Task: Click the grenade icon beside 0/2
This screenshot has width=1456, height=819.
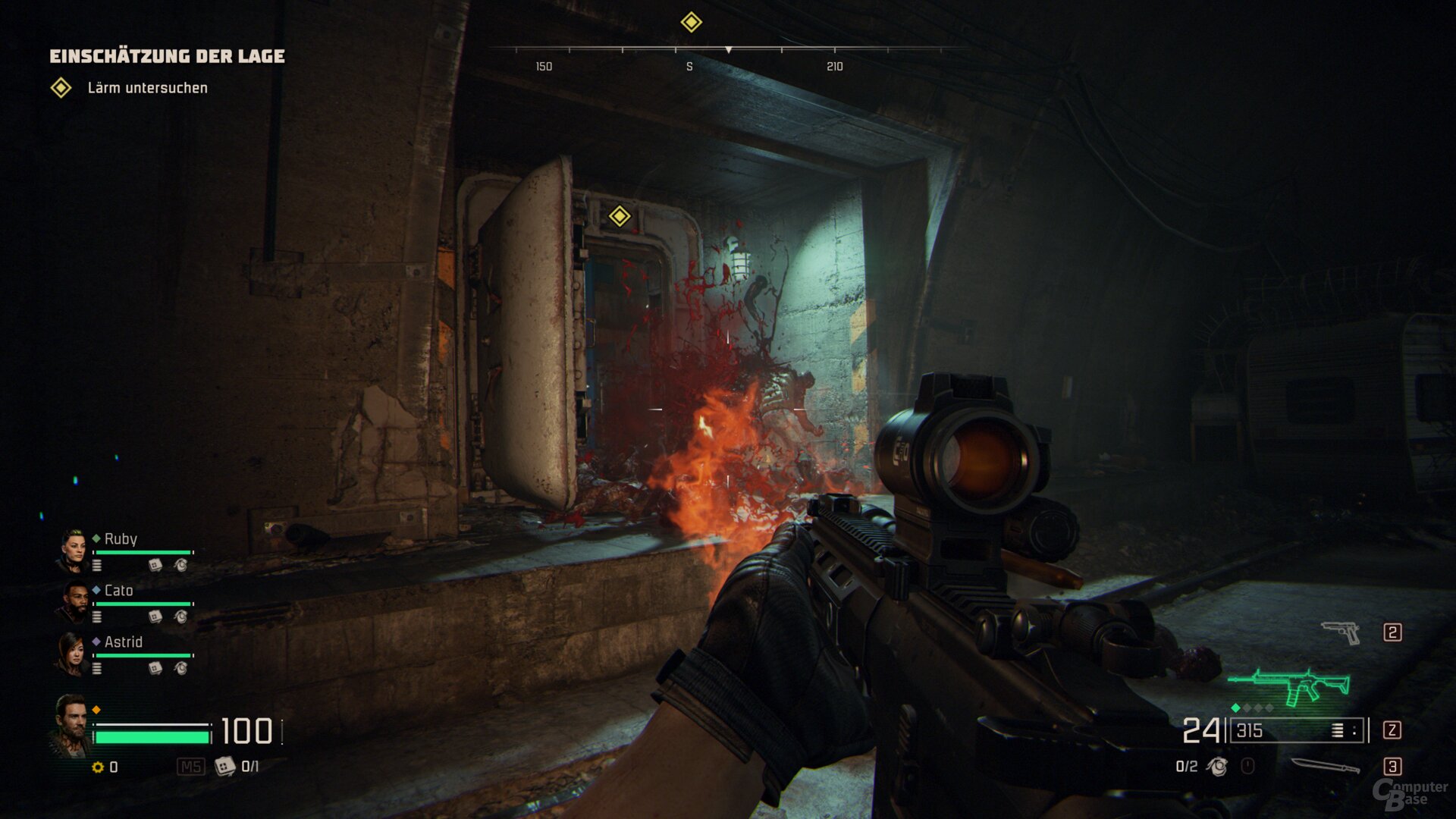Action: [1218, 767]
